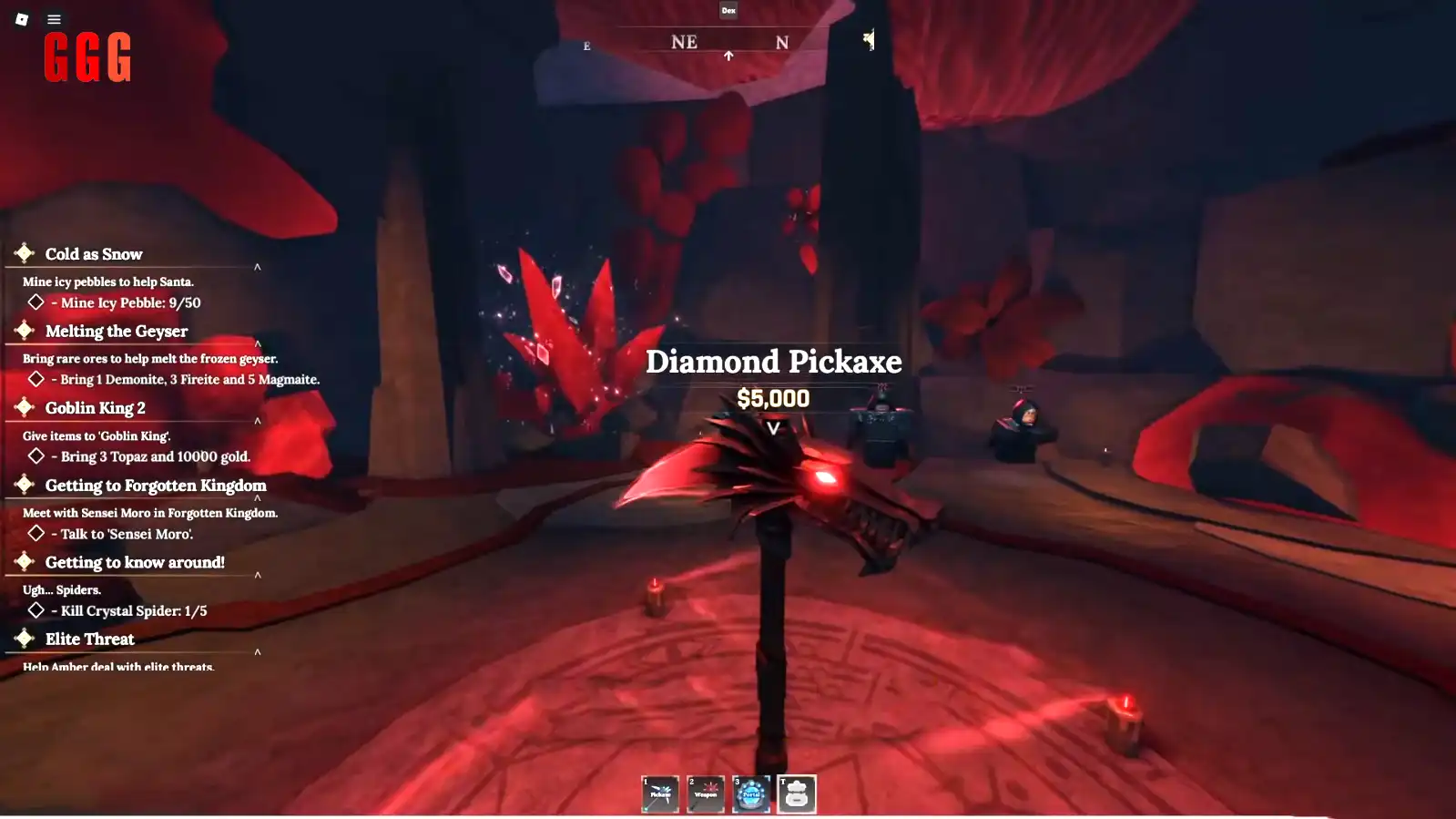Screen dimensions: 1456x819
Task: Open the backpack inventory slot
Action: 797,793
